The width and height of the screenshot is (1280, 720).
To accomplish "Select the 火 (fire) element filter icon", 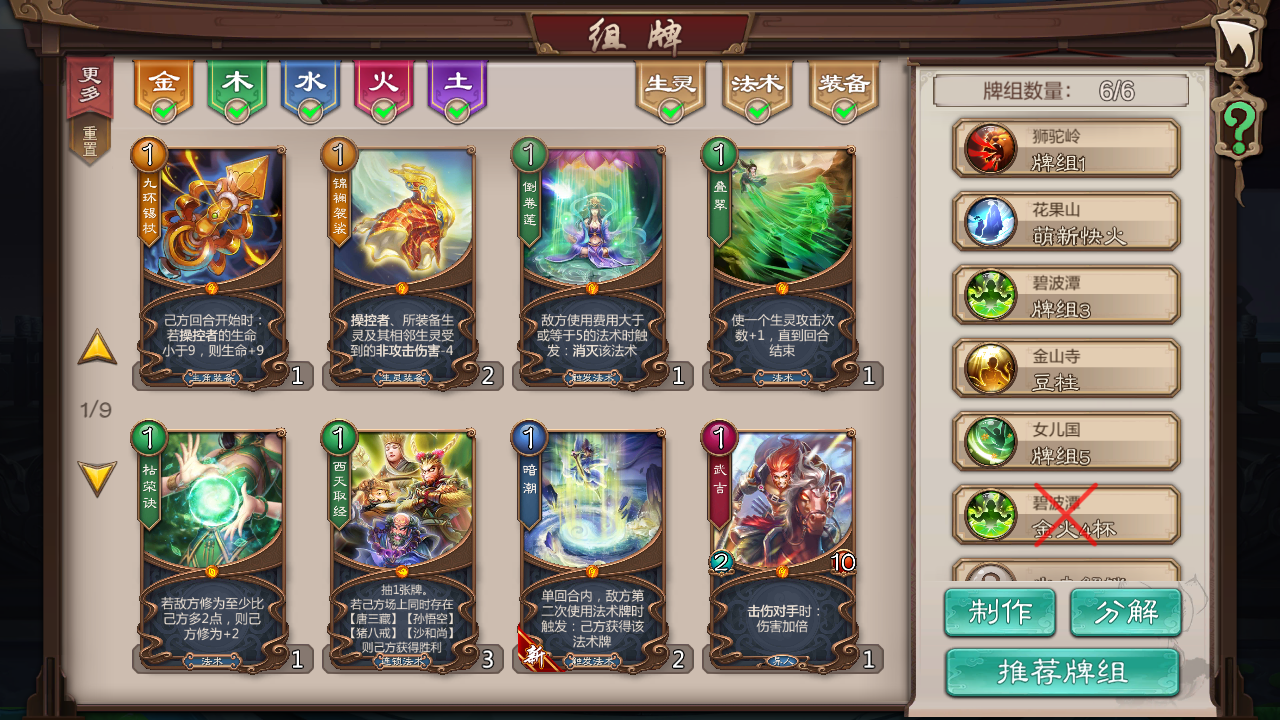I will pos(385,80).
